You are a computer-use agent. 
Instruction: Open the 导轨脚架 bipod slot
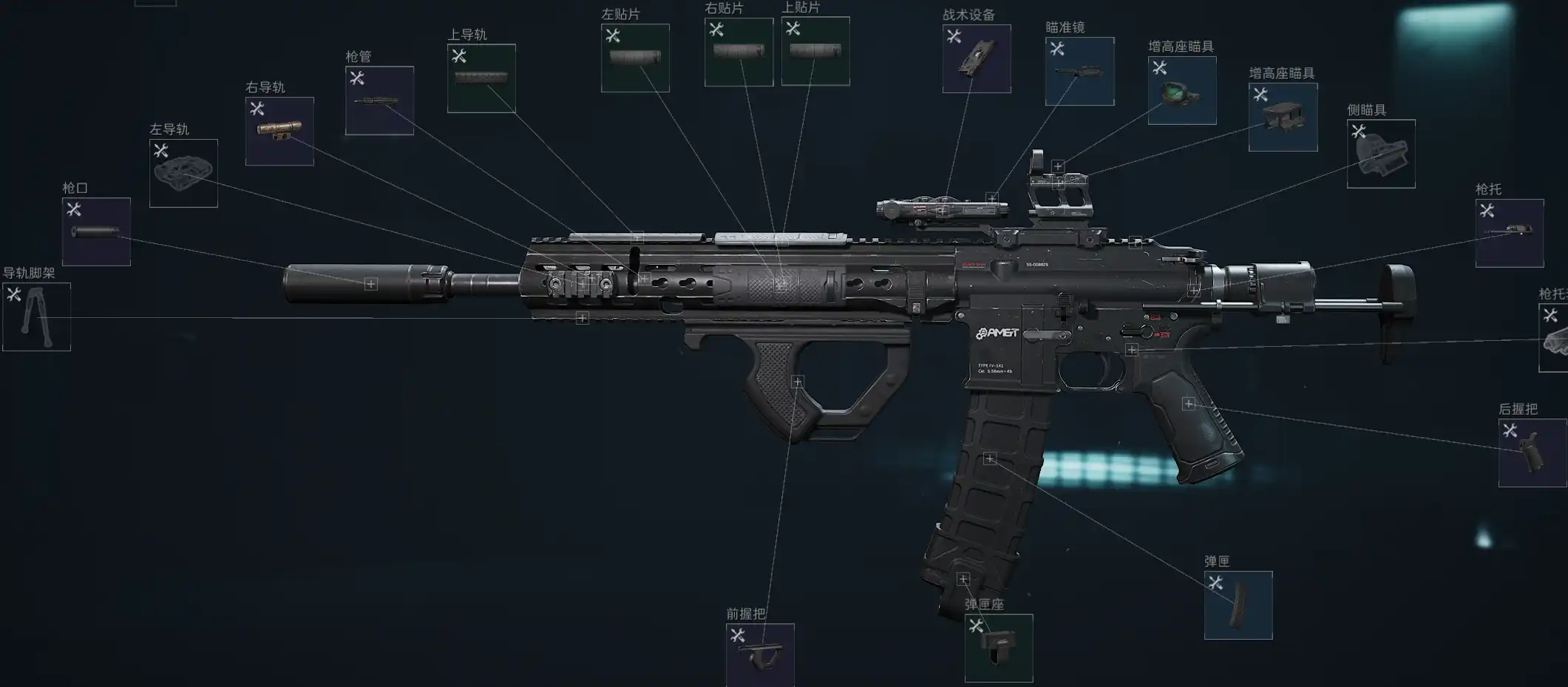(36, 317)
